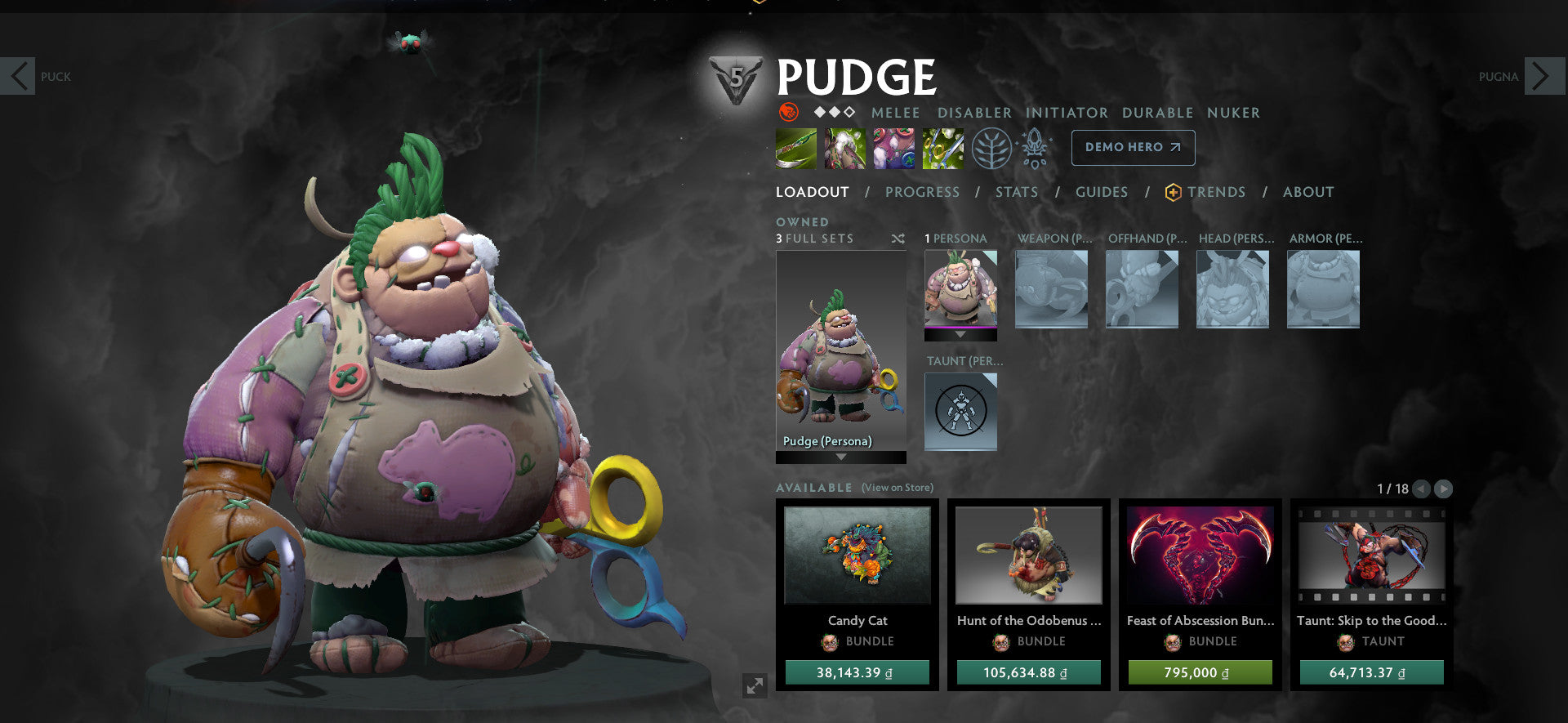
Task: Click the DEMO HERO button
Action: pyautogui.click(x=1133, y=148)
